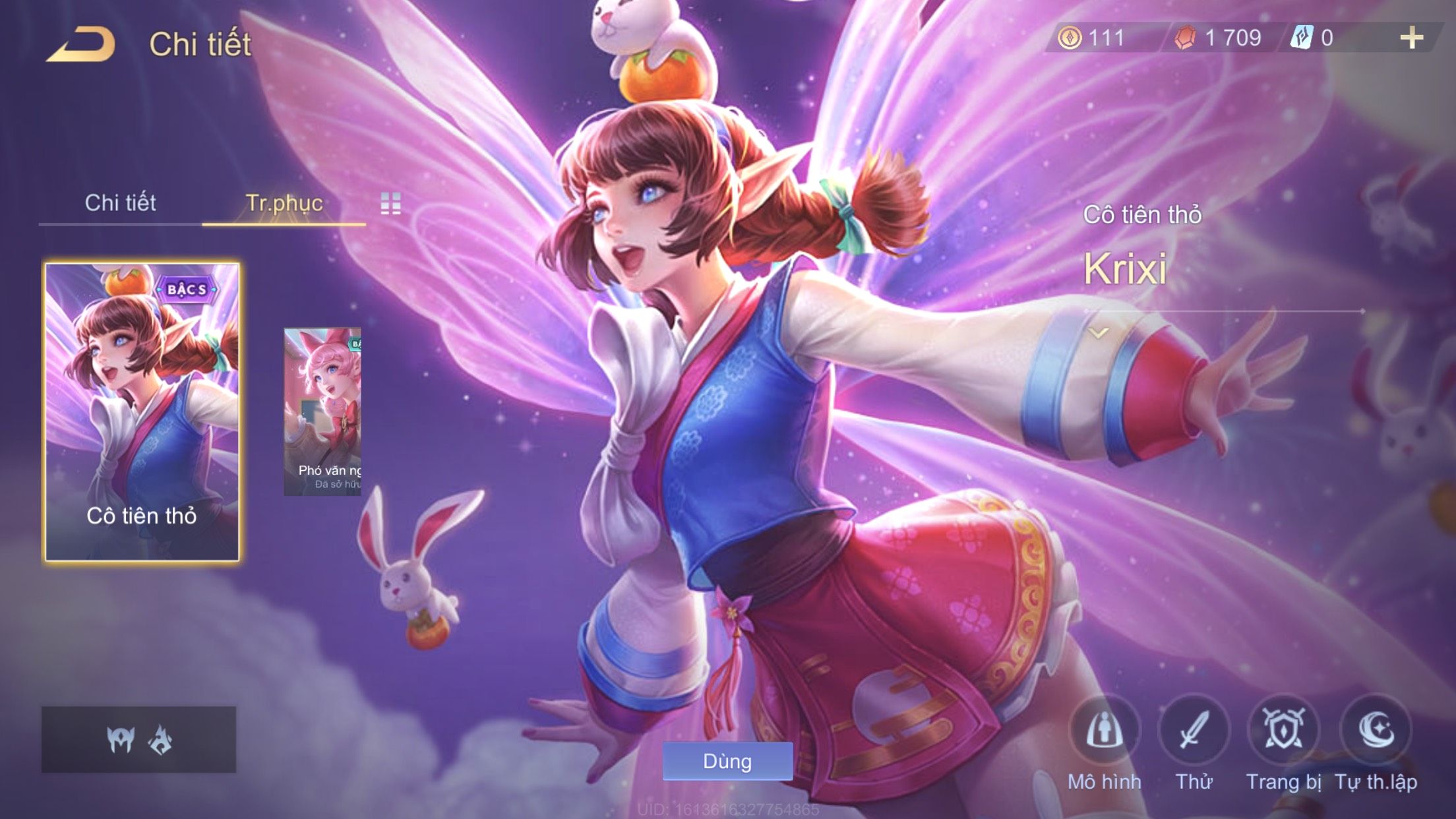The width and height of the screenshot is (1456, 819).
Task: Go back using the return arrow
Action: point(81,45)
